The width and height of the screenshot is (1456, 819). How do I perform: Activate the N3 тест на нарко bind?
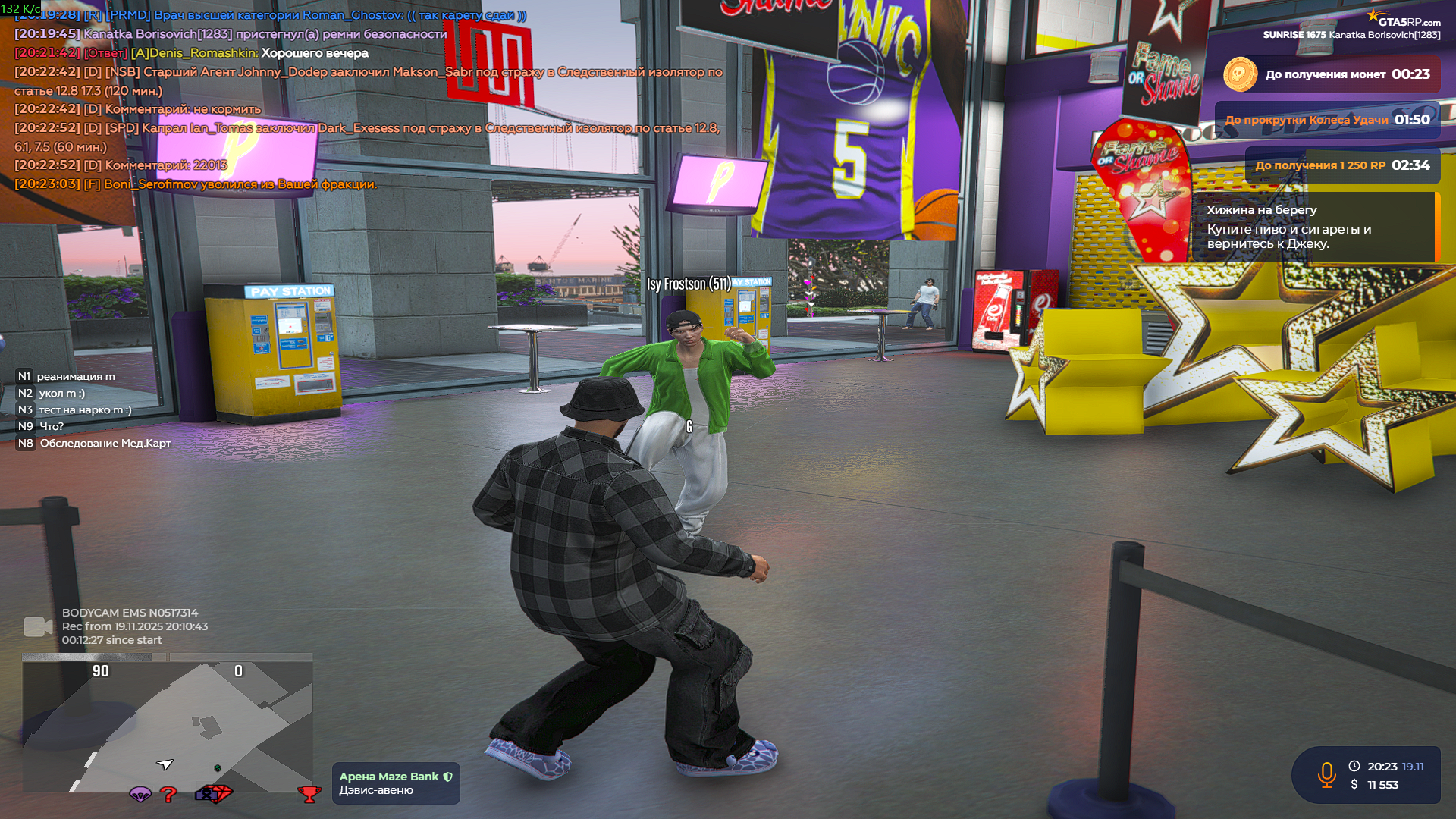(x=74, y=409)
